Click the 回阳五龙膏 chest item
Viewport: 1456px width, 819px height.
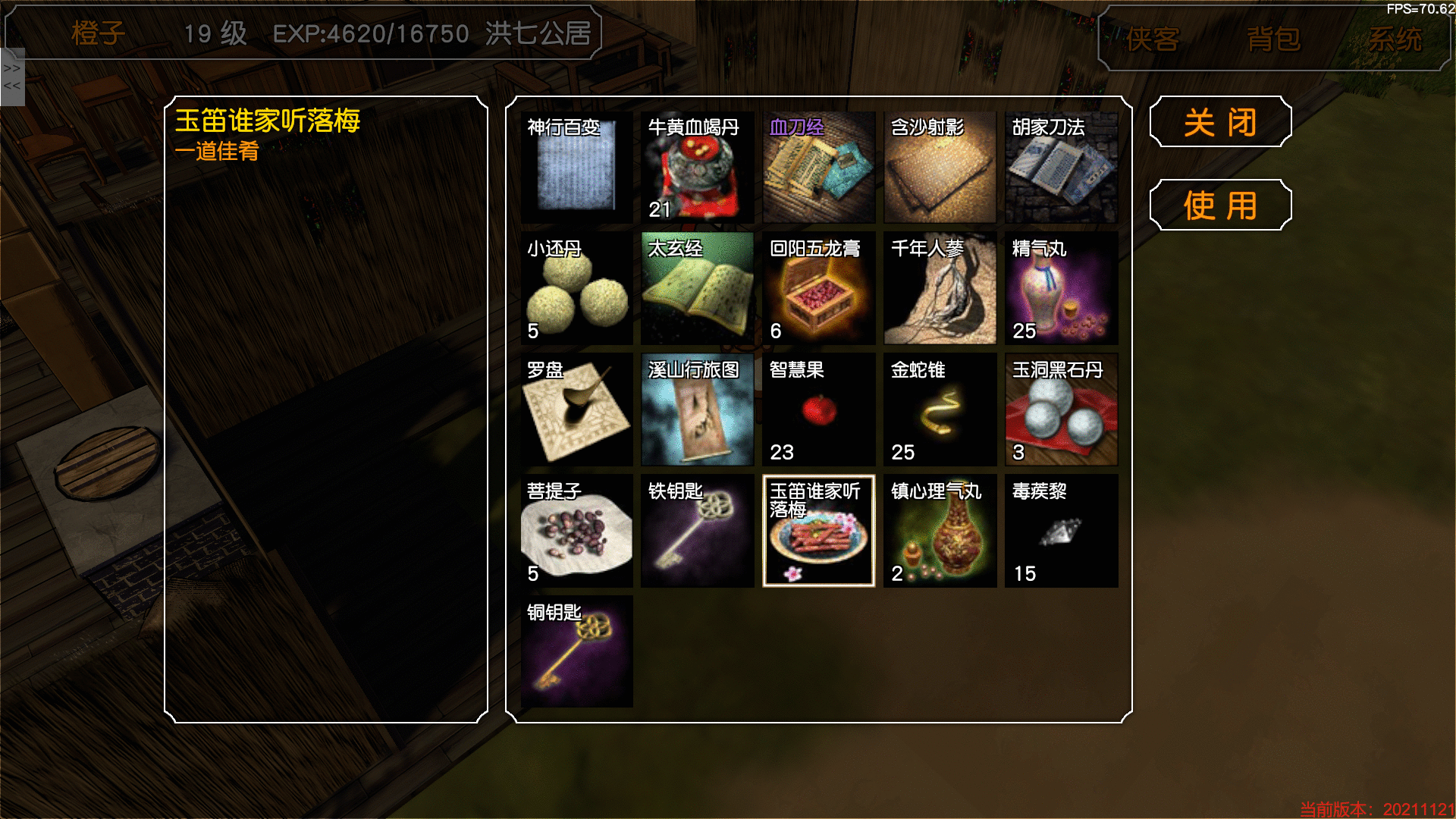pos(819,289)
